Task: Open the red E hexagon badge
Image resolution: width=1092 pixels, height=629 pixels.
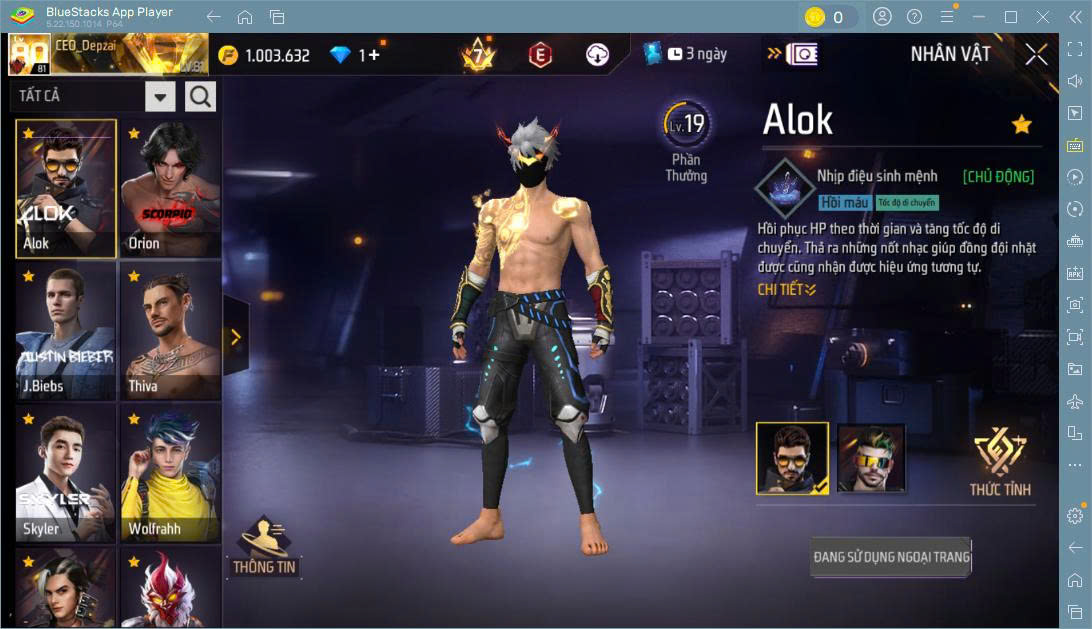Action: [x=540, y=55]
